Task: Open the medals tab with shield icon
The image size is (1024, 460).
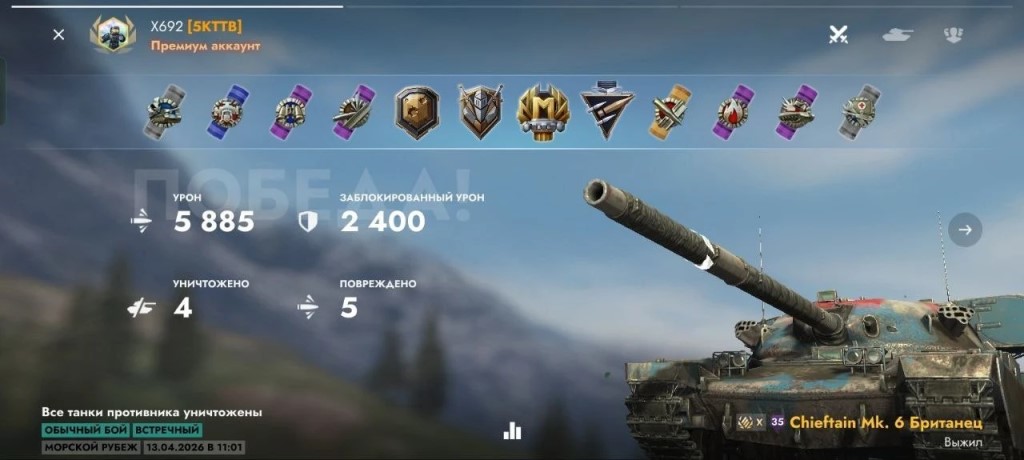Action: (953, 35)
